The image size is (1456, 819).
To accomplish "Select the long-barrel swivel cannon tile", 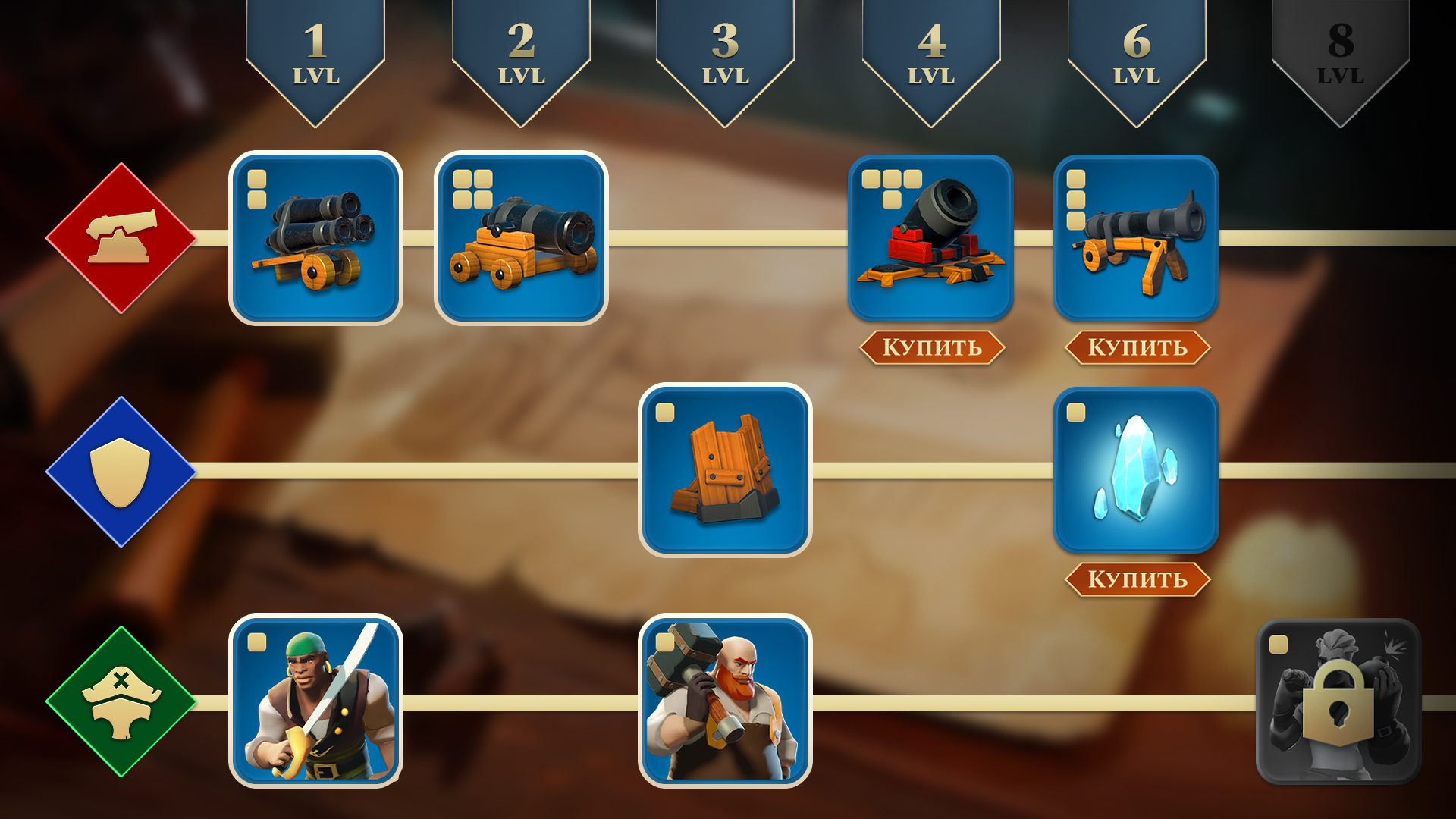I will [1136, 238].
